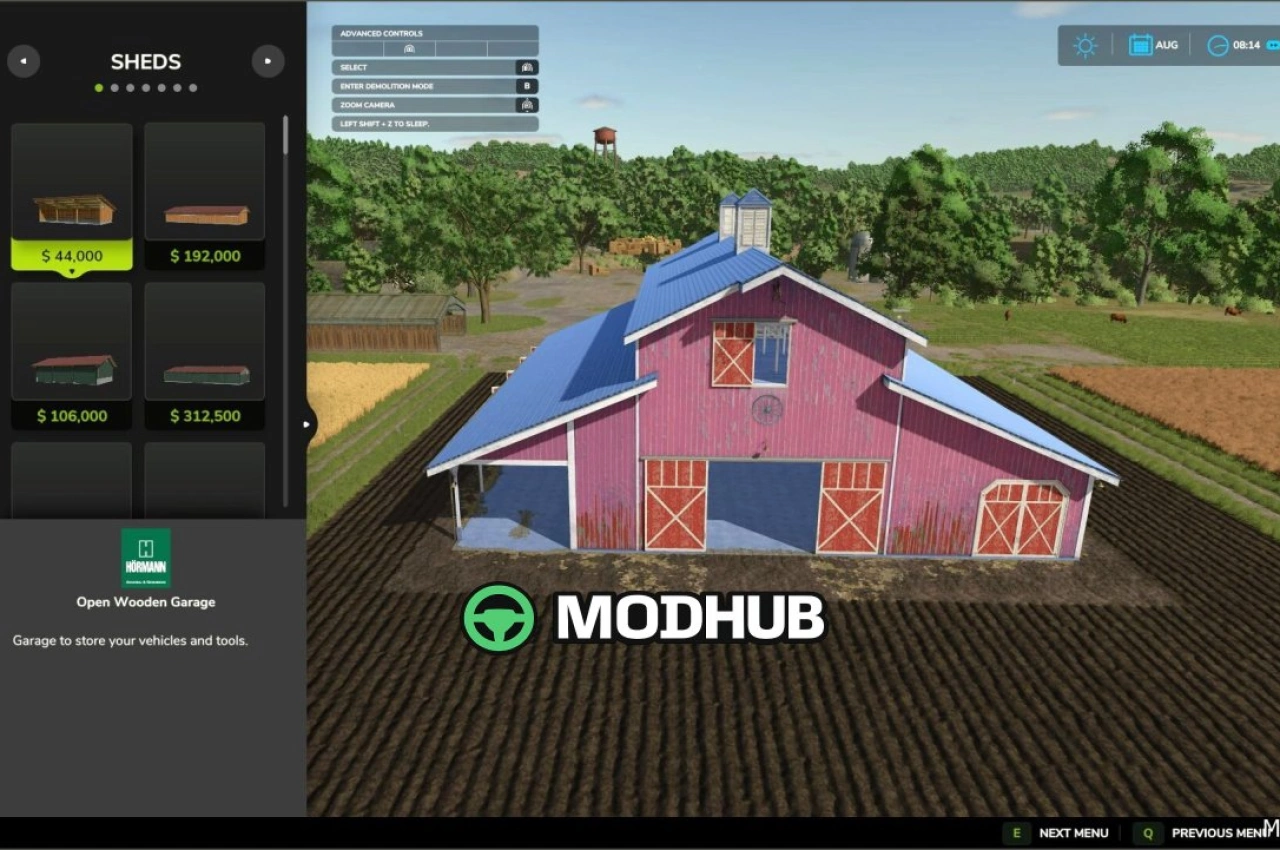Click the camera icon beside ZOOM CAMERA
This screenshot has height=850, width=1280.
point(527,104)
